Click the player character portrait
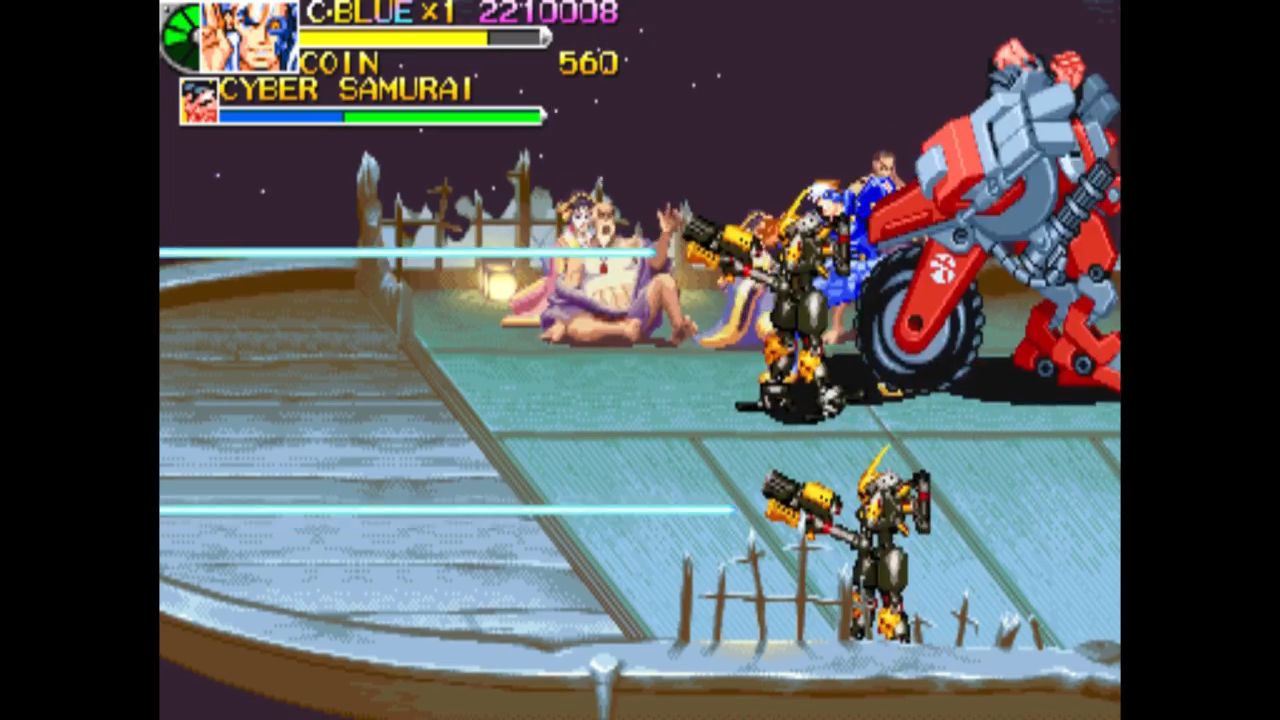 250,36
